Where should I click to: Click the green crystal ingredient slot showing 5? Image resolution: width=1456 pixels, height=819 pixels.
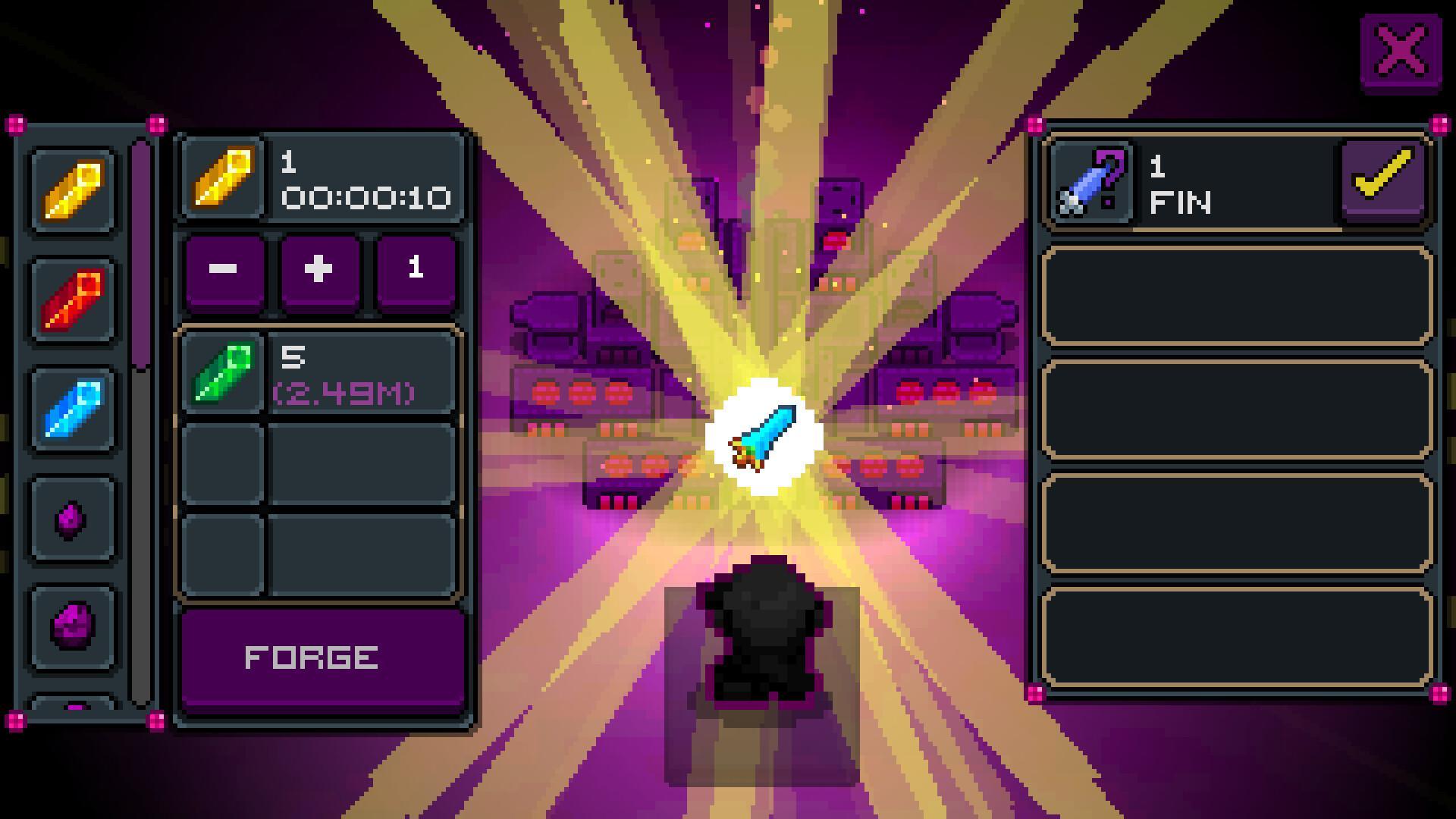pyautogui.click(x=318, y=372)
